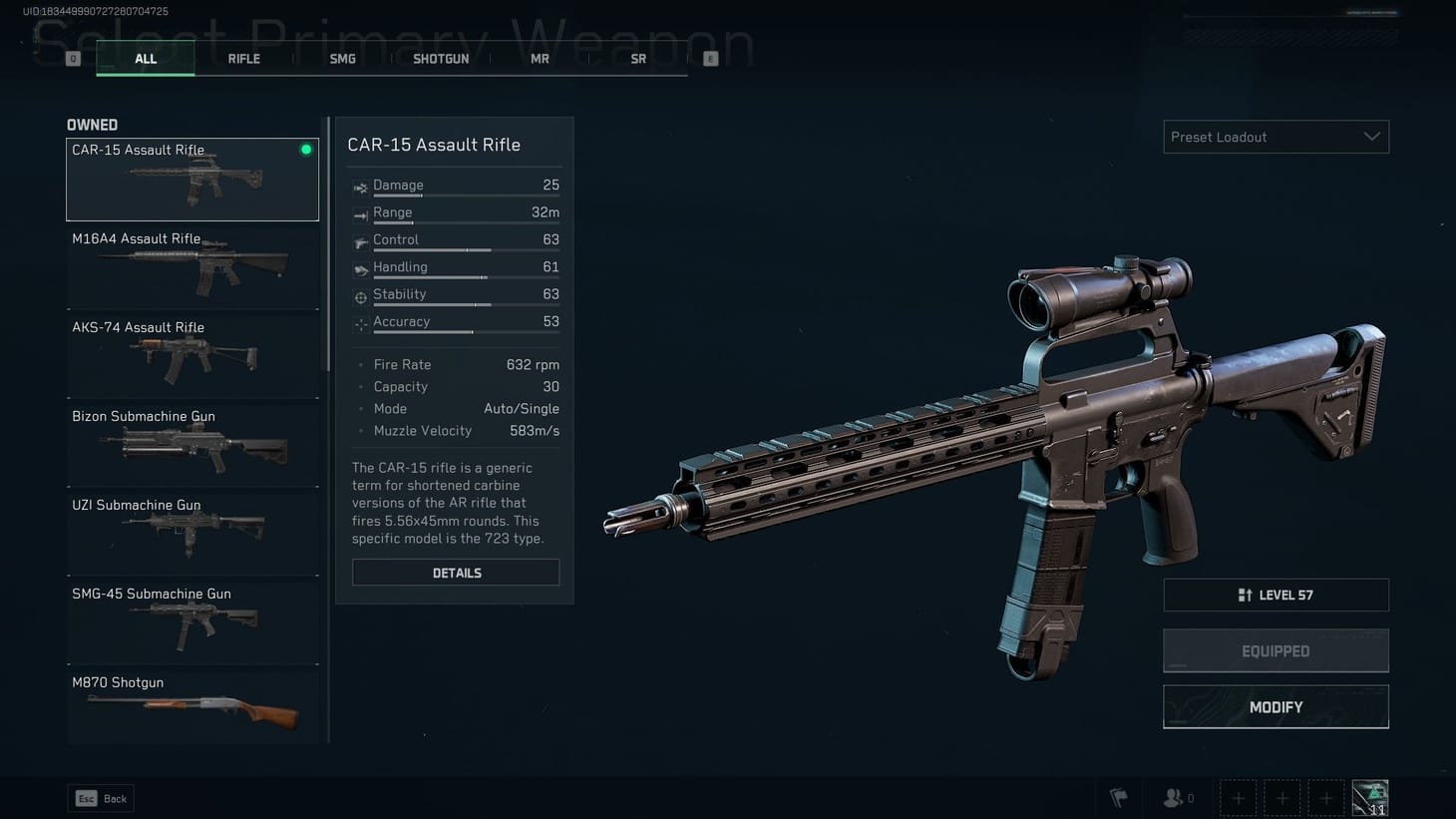Click the Accuracy reticle stat icon
1456x819 pixels.
[x=359, y=322]
